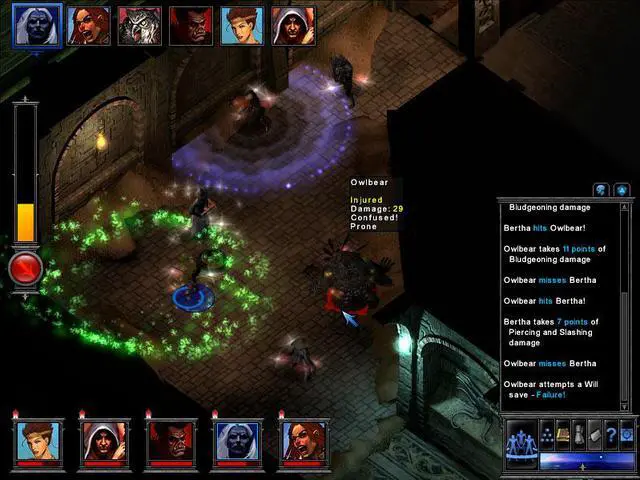The height and width of the screenshot is (480, 640).
Task: Toggle the left round button above combat log
Action: [x=602, y=189]
